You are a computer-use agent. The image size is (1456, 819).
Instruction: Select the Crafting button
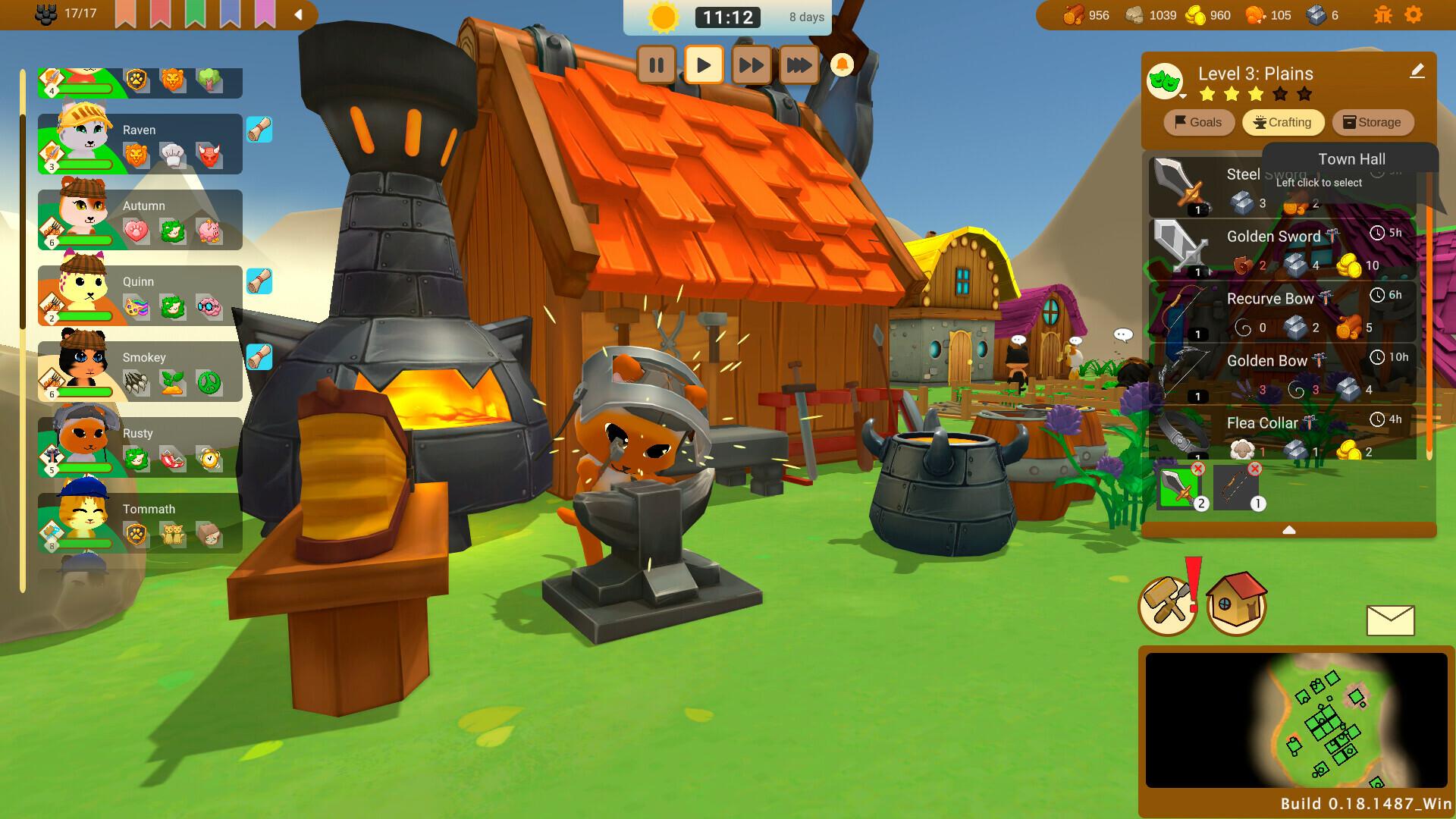(x=1283, y=122)
